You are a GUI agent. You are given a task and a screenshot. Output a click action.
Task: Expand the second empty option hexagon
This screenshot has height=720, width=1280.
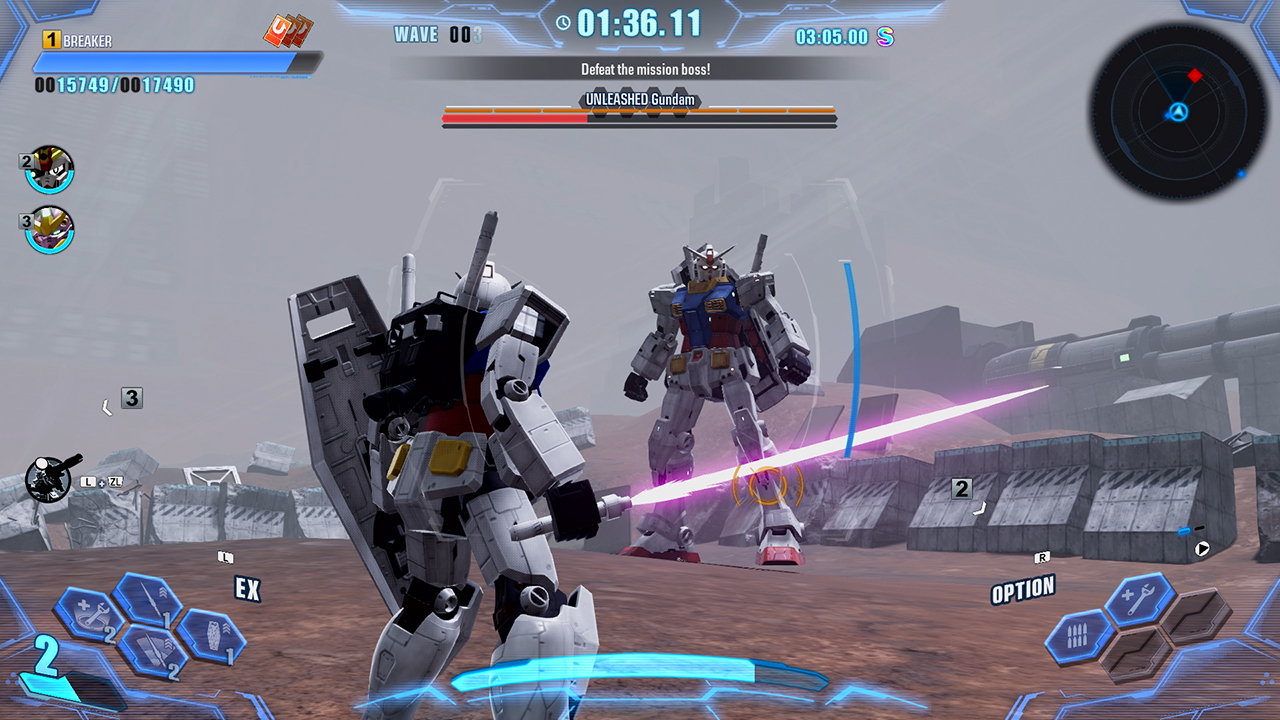[1196, 618]
